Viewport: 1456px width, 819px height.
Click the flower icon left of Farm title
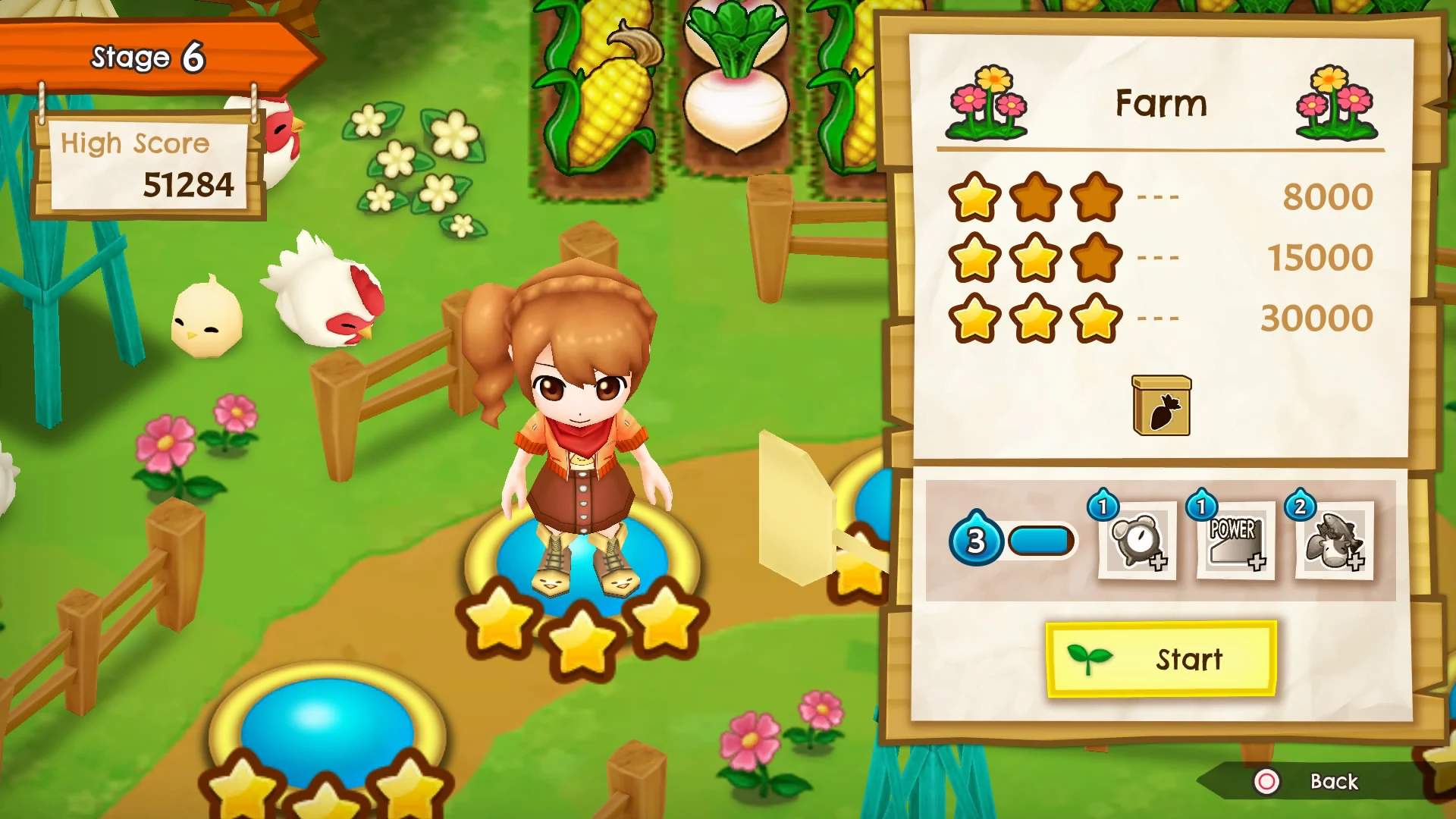pos(986,102)
